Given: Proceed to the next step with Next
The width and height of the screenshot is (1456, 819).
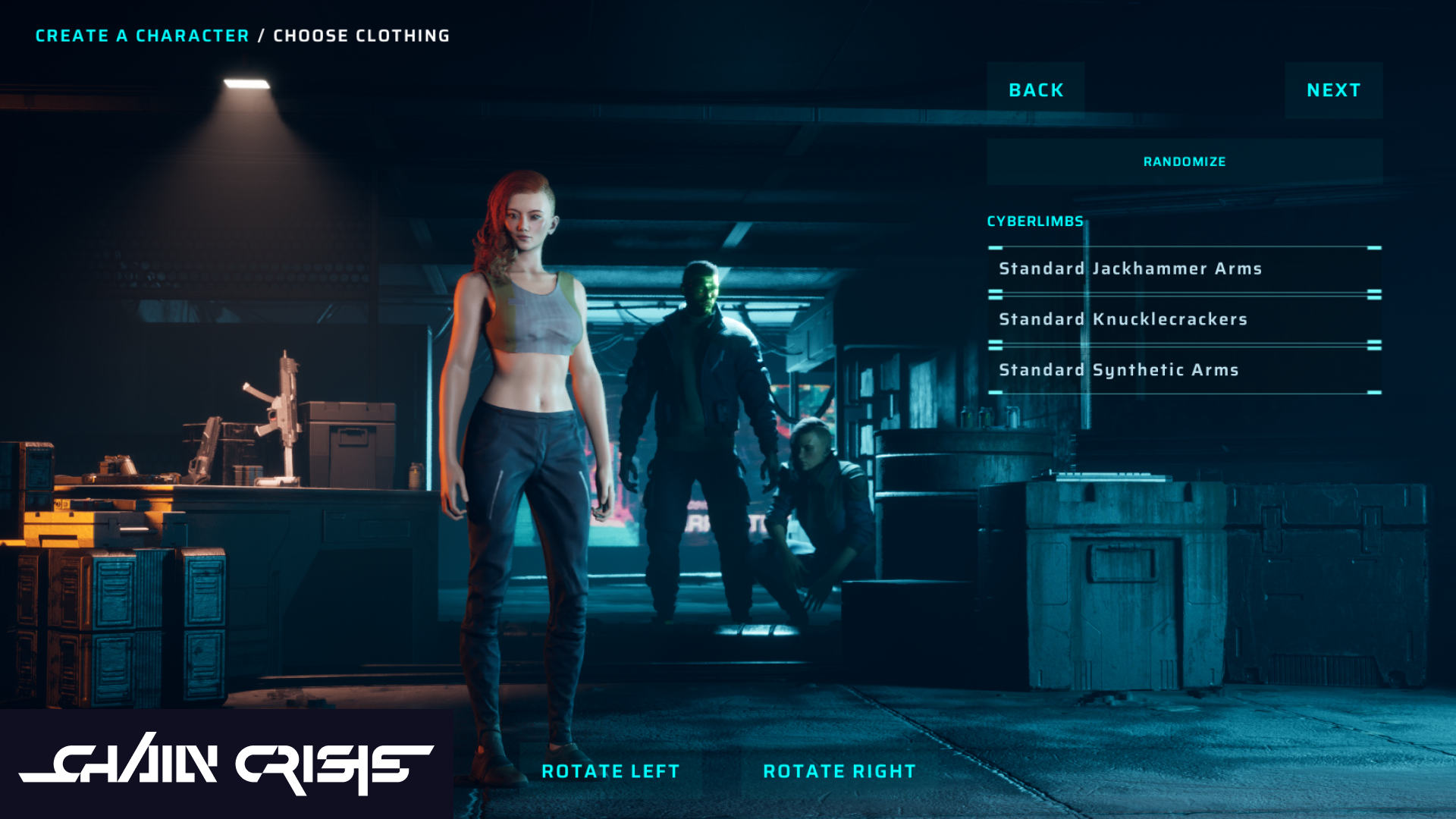Looking at the screenshot, I should 1332,90.
